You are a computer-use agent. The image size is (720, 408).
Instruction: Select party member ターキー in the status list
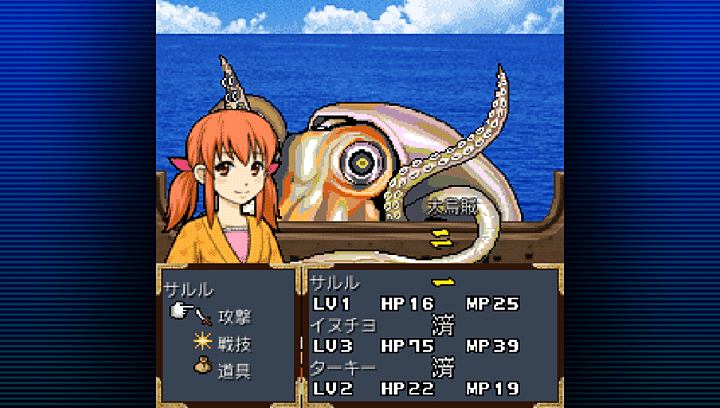342,368
